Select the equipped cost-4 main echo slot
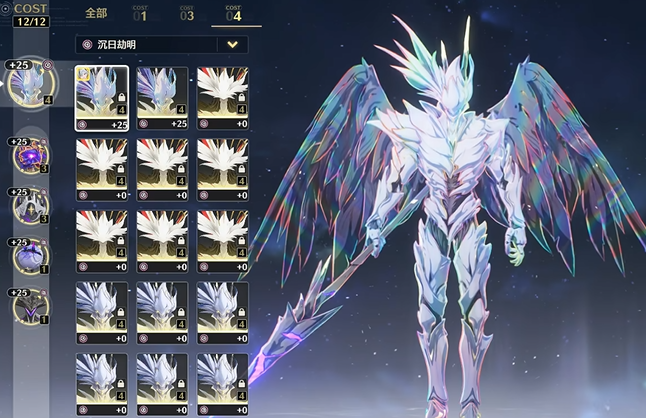Image resolution: width=646 pixels, height=418 pixels. [x=29, y=85]
